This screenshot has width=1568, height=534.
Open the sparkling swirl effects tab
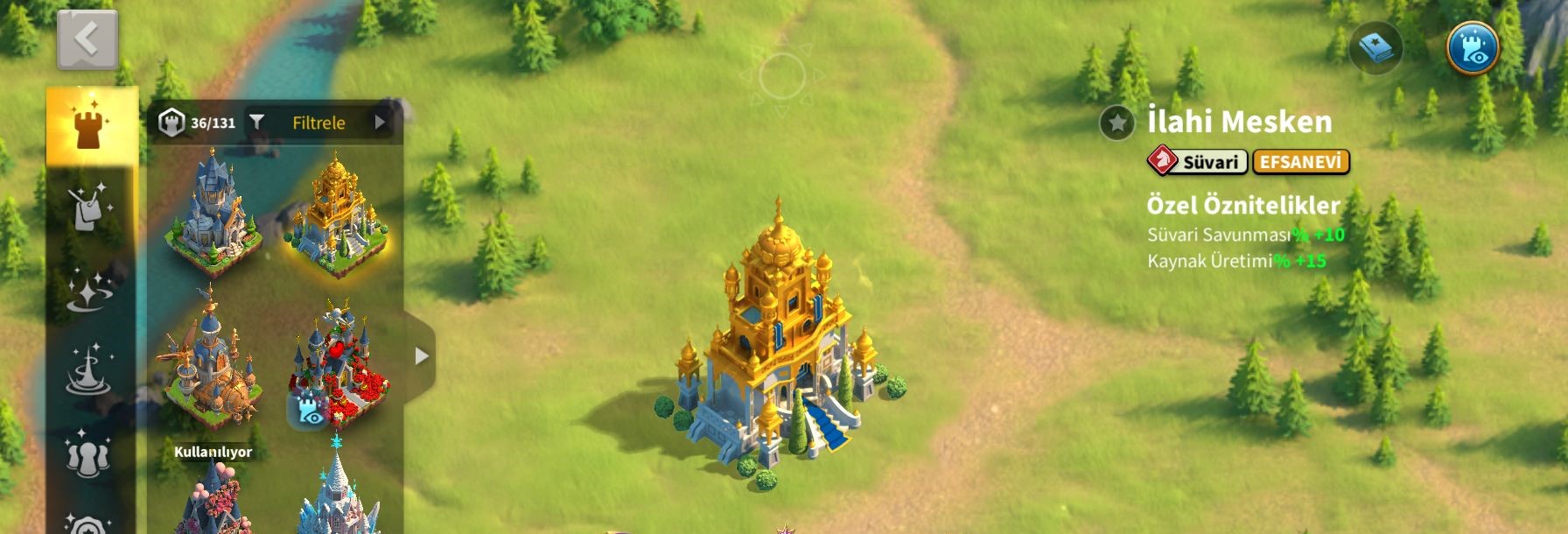point(88,289)
